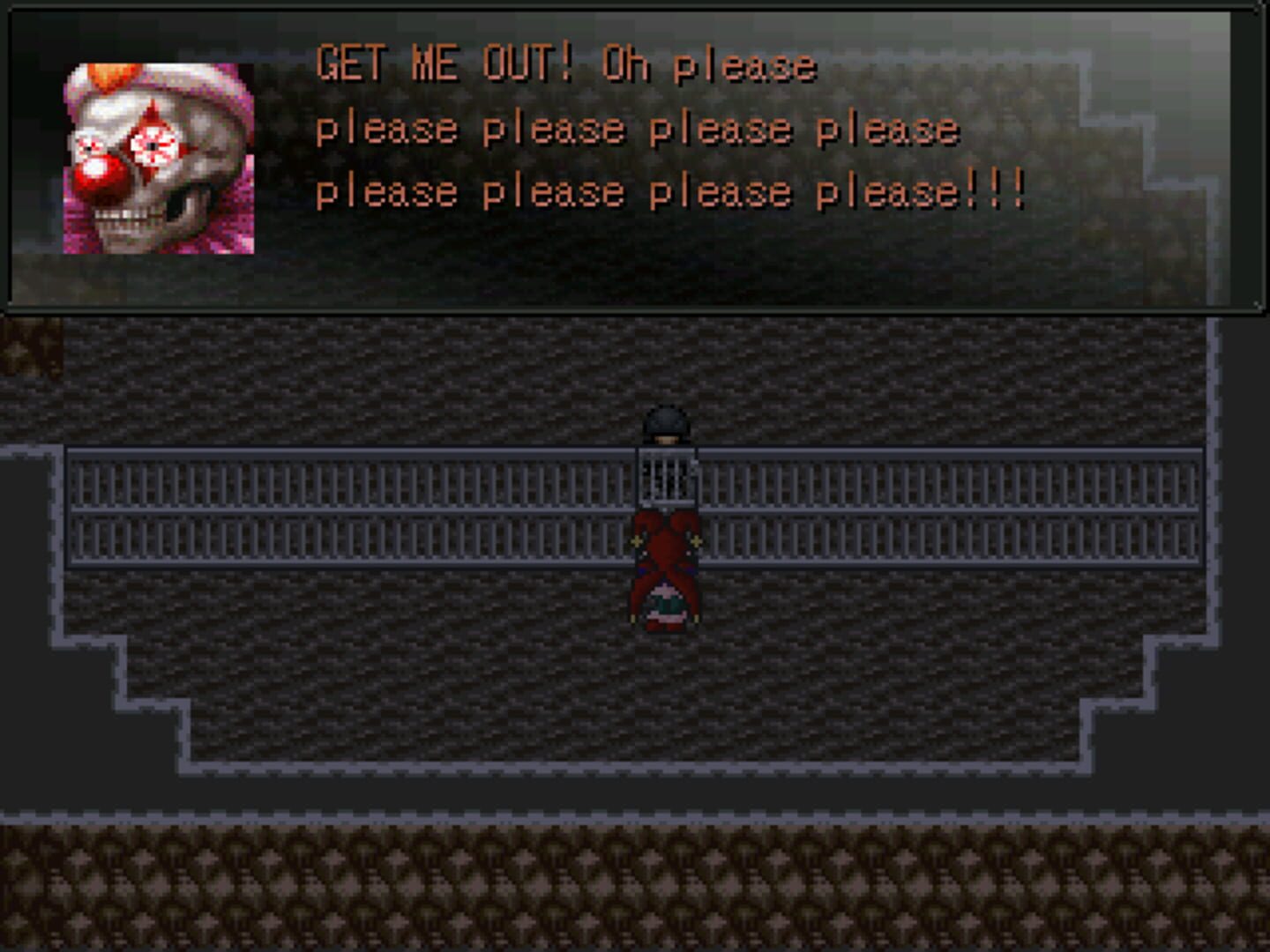Click the gold star on the jester's left shoulder
Screen dimensions: 1270x952
pos(637,541)
